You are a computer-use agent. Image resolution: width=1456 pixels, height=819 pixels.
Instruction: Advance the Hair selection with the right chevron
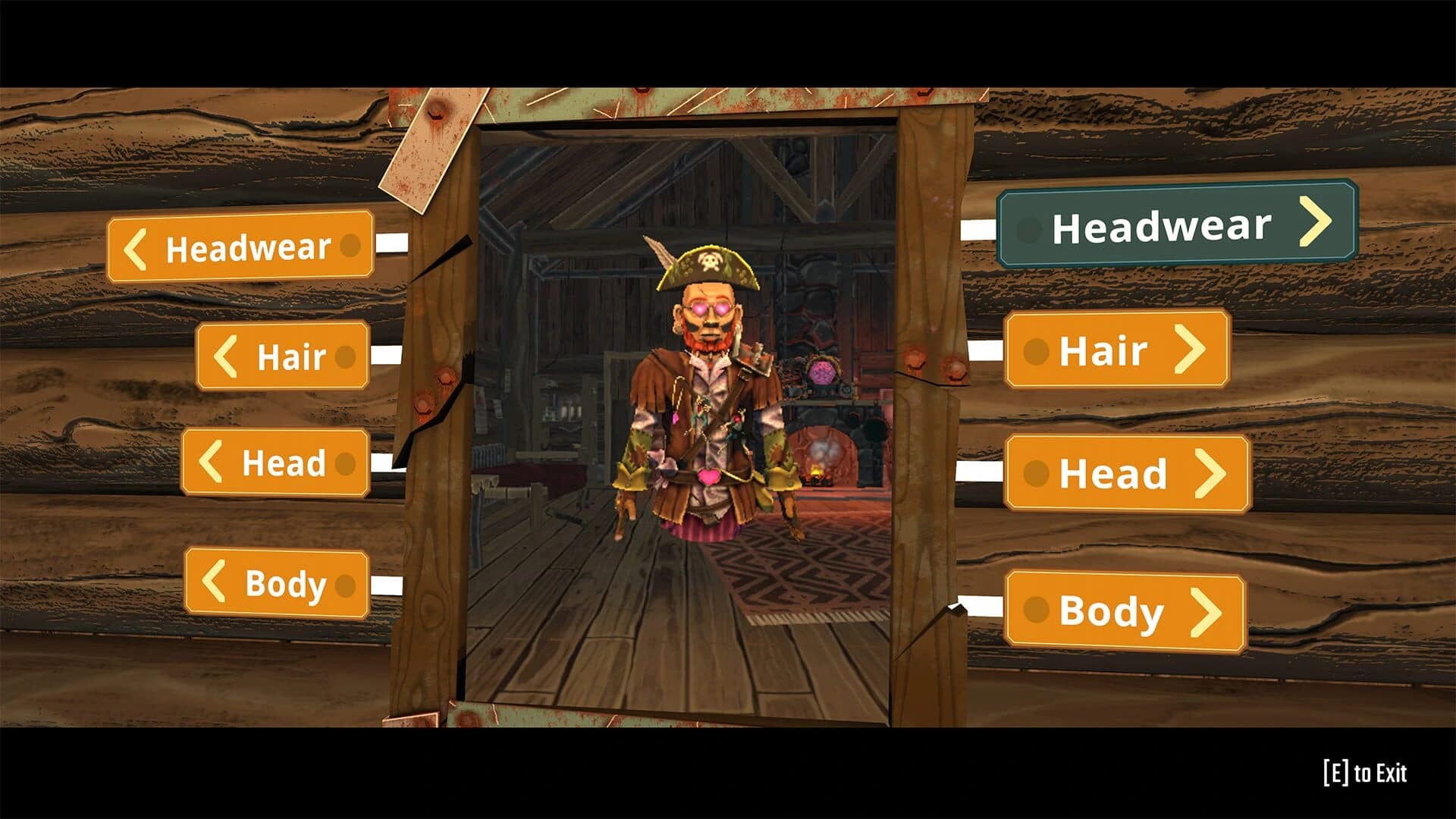tap(1191, 350)
